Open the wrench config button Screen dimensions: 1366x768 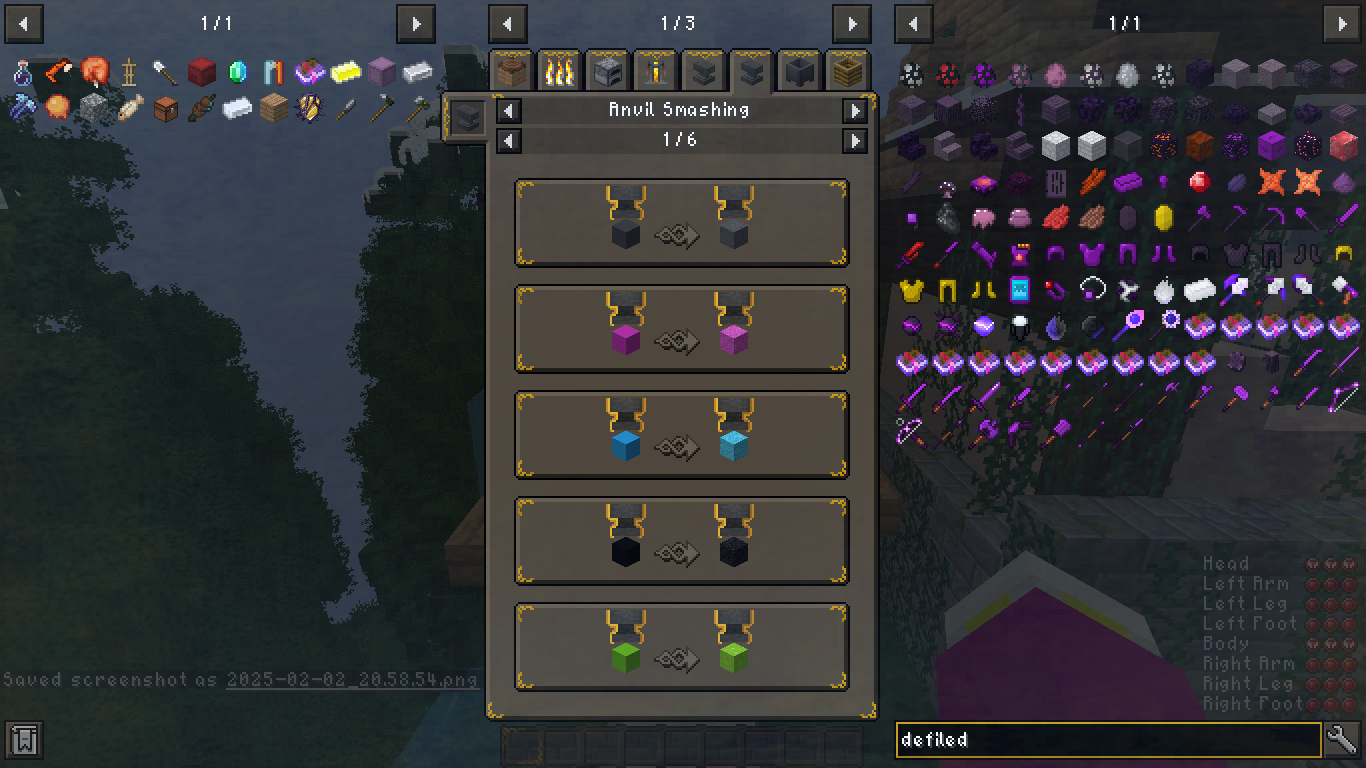pyautogui.click(x=1342, y=740)
